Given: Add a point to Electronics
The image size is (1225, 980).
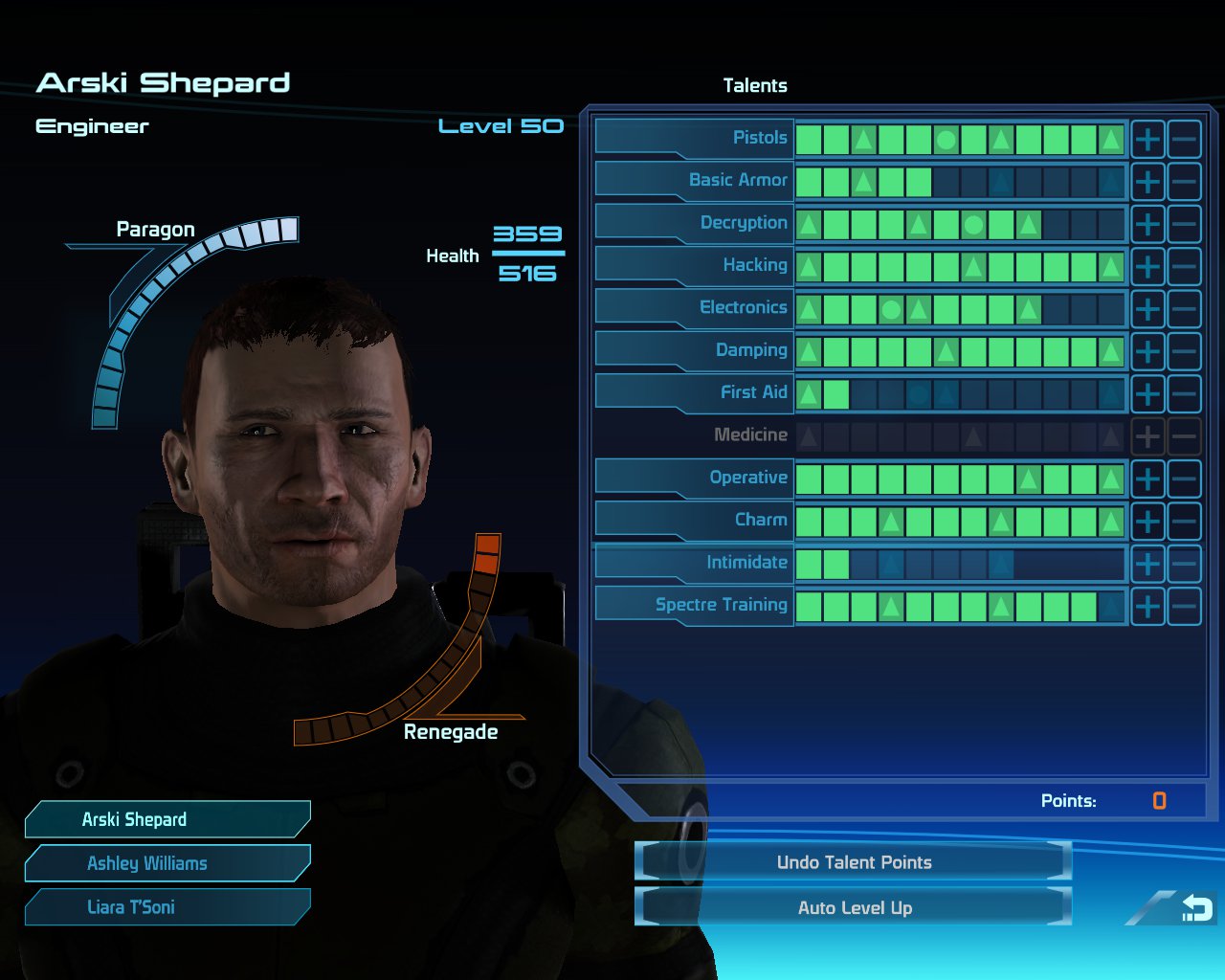Looking at the screenshot, I should point(1147,309).
